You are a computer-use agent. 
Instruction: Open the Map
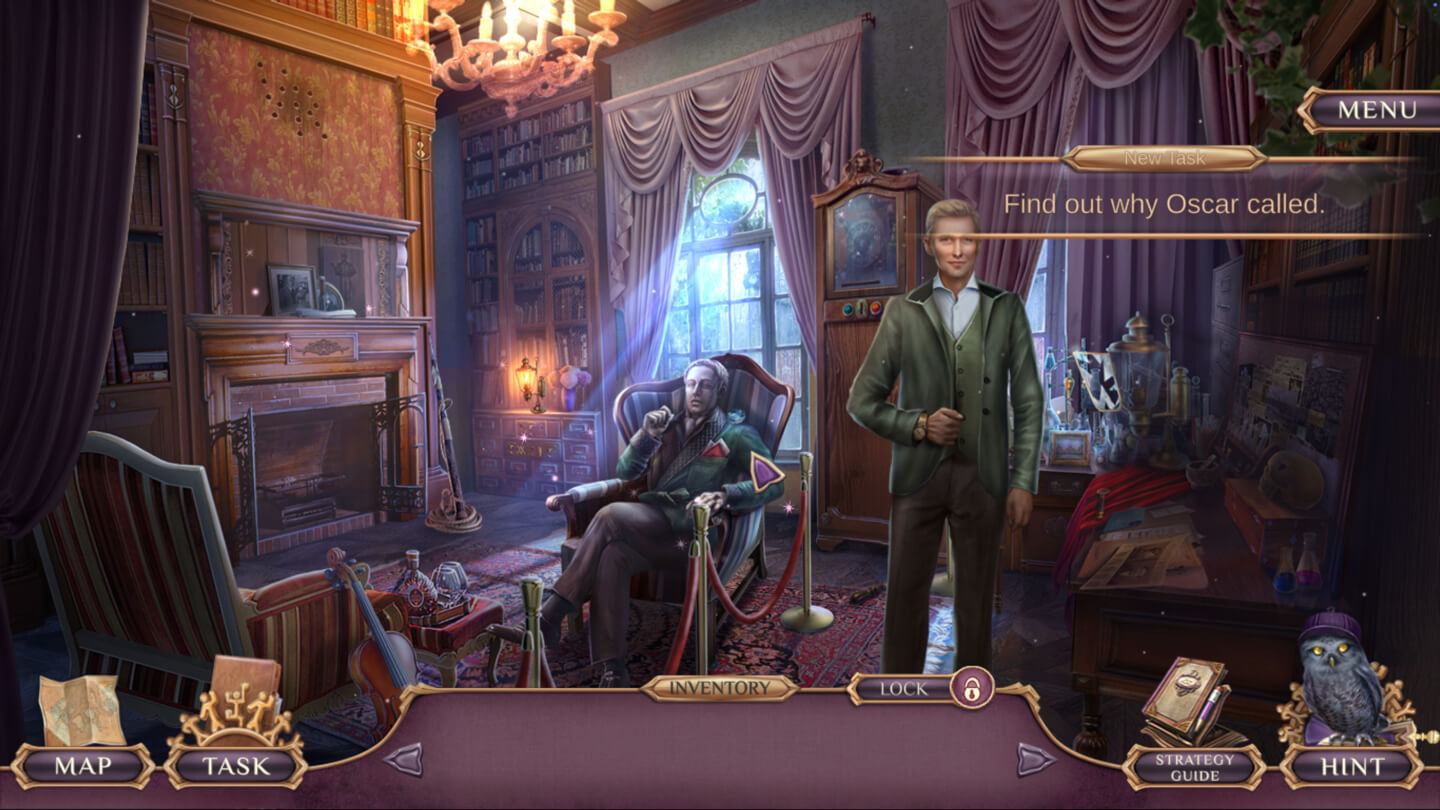coord(83,767)
